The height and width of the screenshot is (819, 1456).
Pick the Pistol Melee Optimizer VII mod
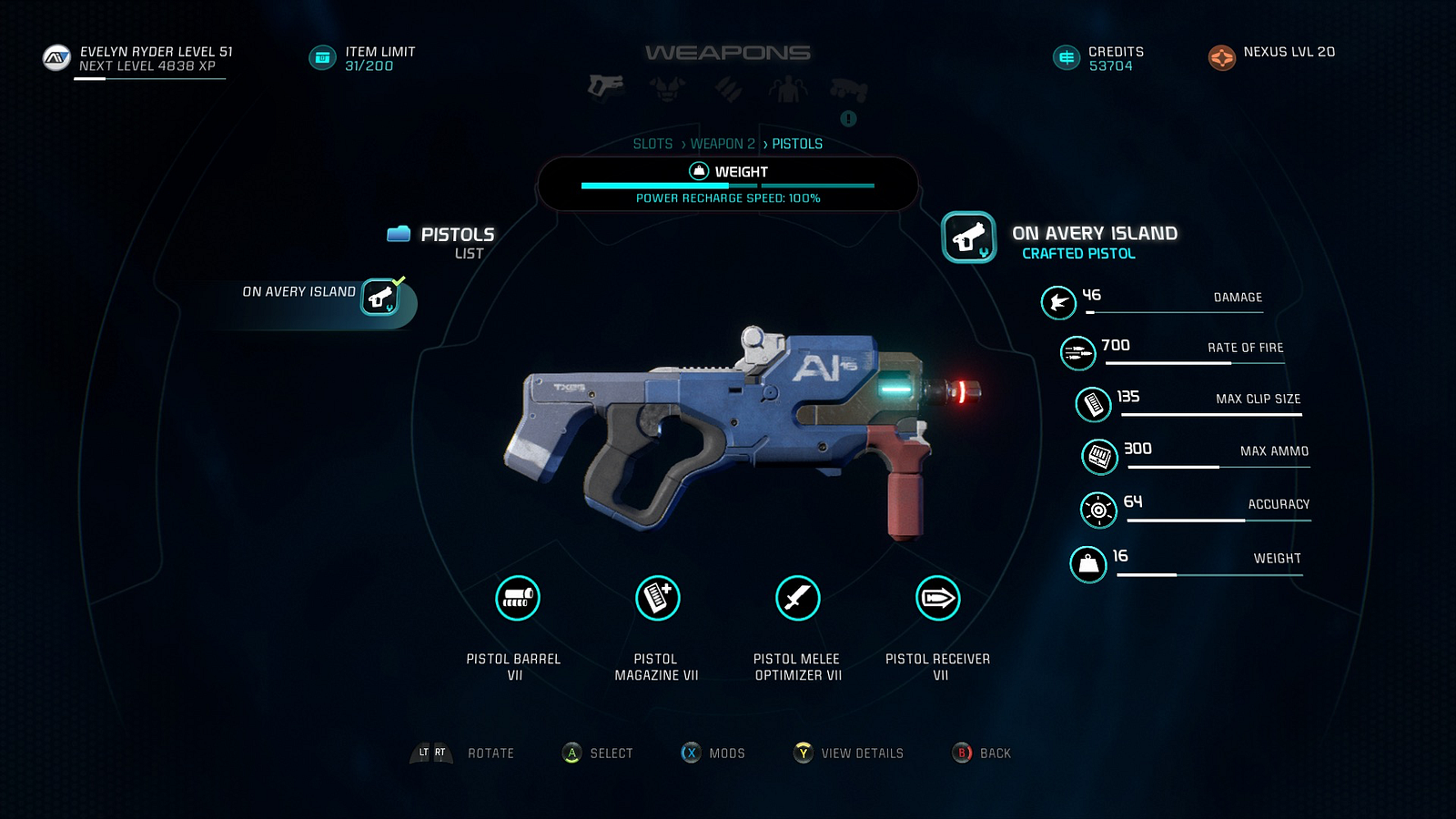(797, 599)
